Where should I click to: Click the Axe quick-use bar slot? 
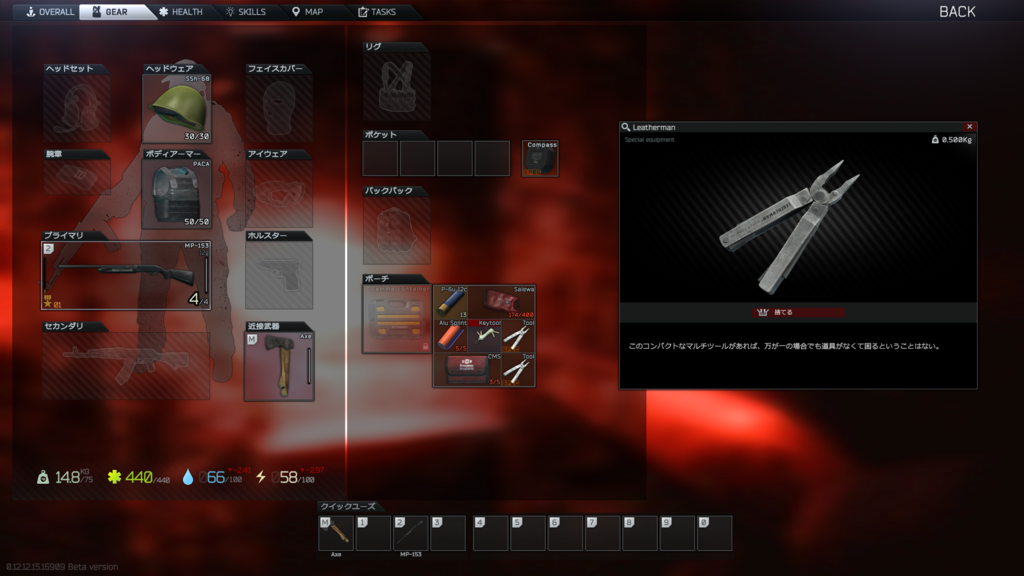coord(336,533)
